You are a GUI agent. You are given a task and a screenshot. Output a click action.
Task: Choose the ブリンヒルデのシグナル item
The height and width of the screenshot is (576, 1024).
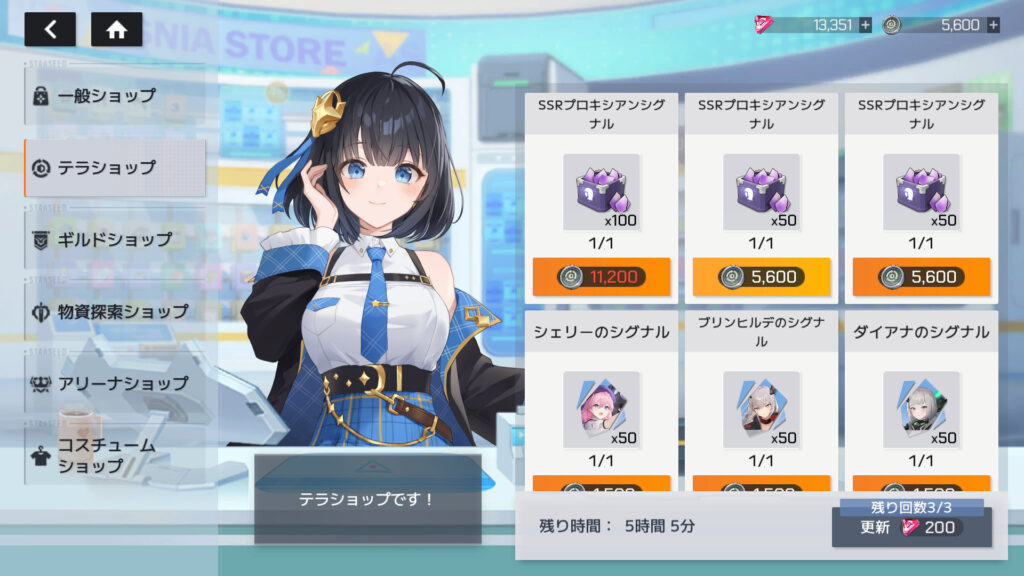tap(761, 400)
